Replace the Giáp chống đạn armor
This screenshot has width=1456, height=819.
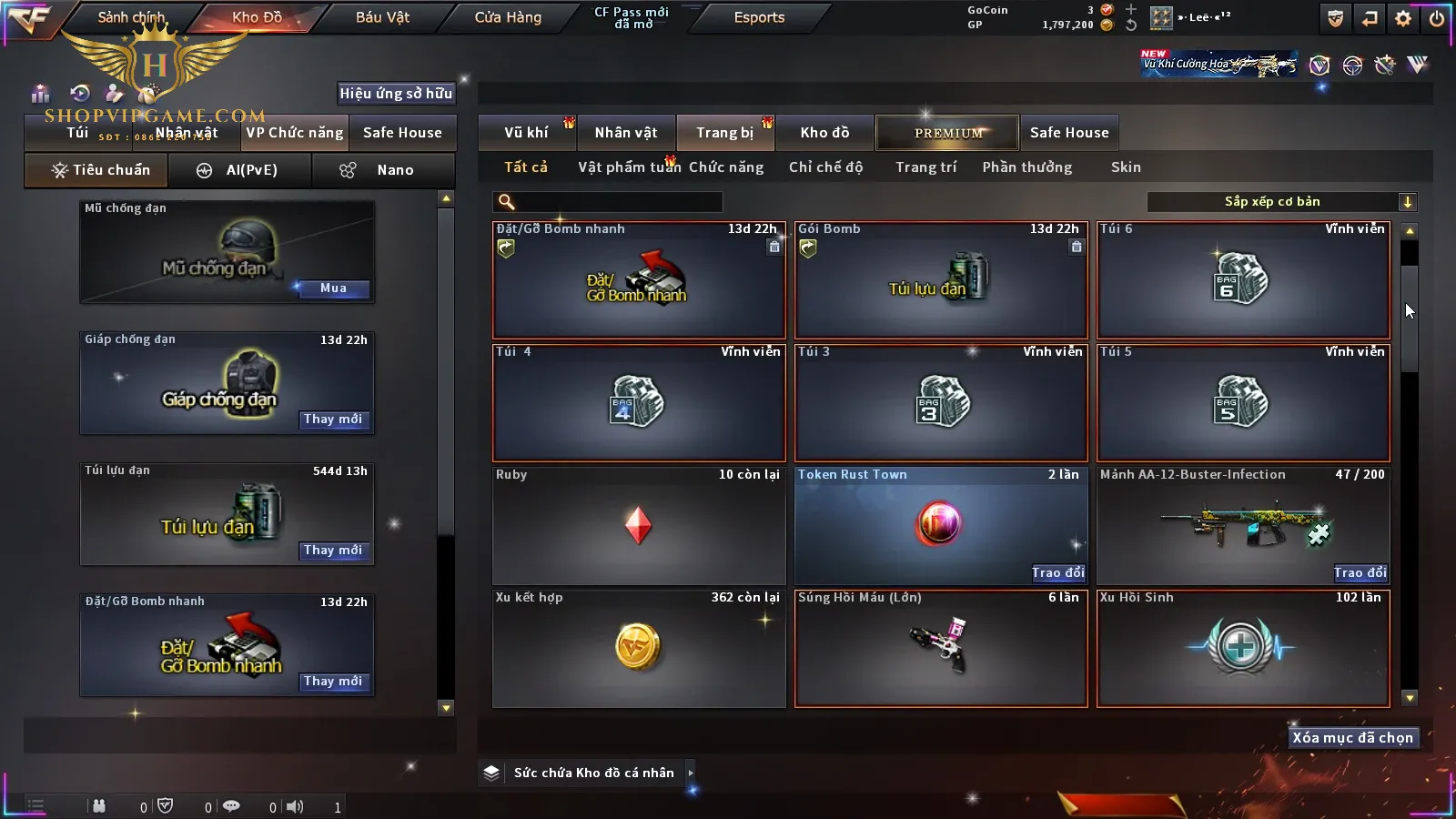pyautogui.click(x=333, y=420)
